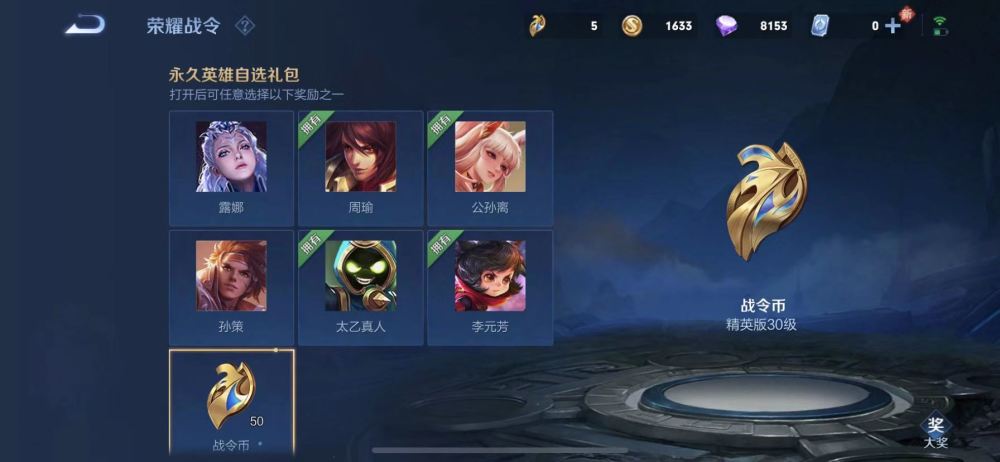This screenshot has width=1000, height=462.
Task: Add more tickets with the plus button
Action: point(893,25)
